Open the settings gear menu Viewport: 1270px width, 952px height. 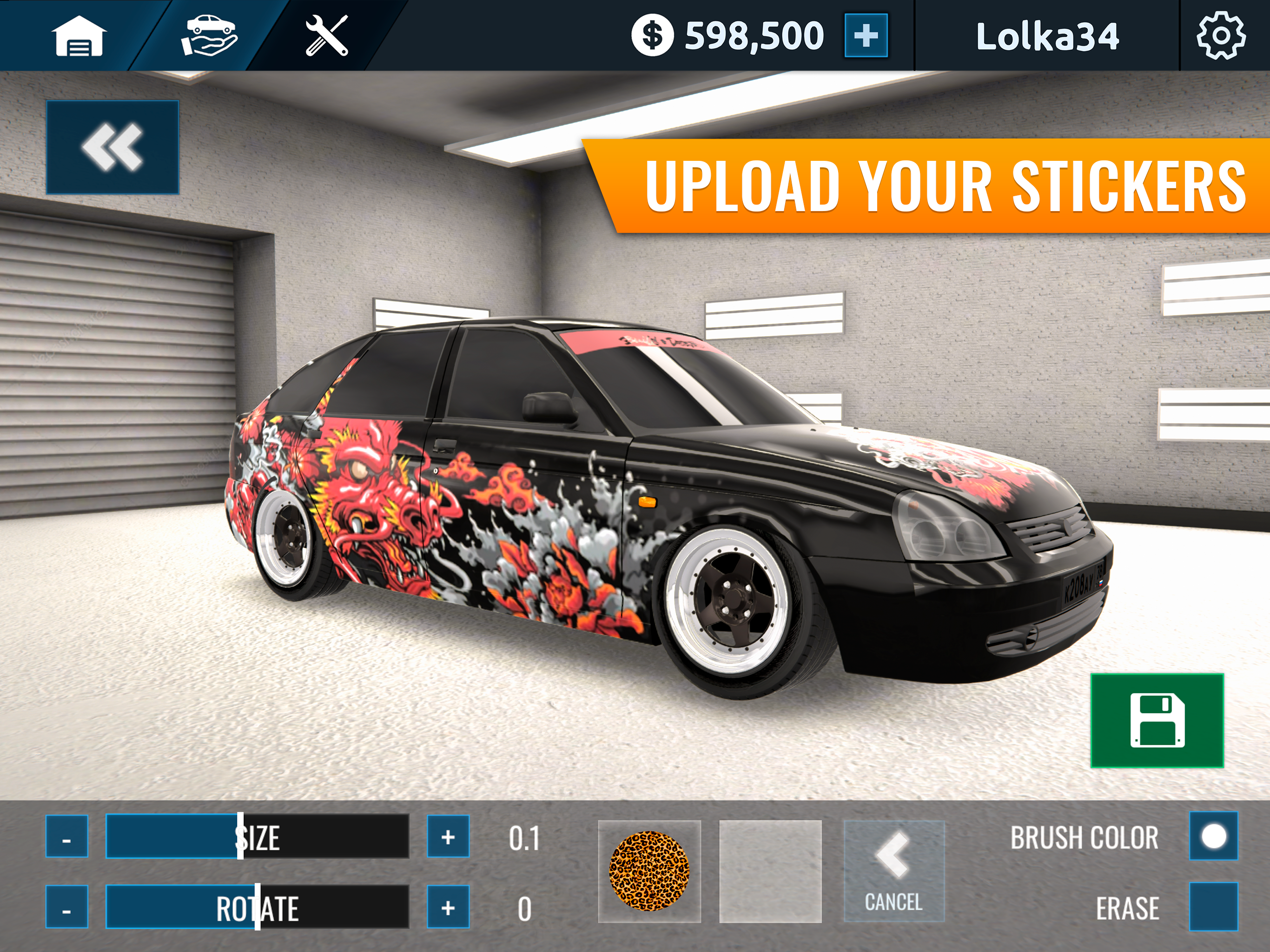point(1221,36)
